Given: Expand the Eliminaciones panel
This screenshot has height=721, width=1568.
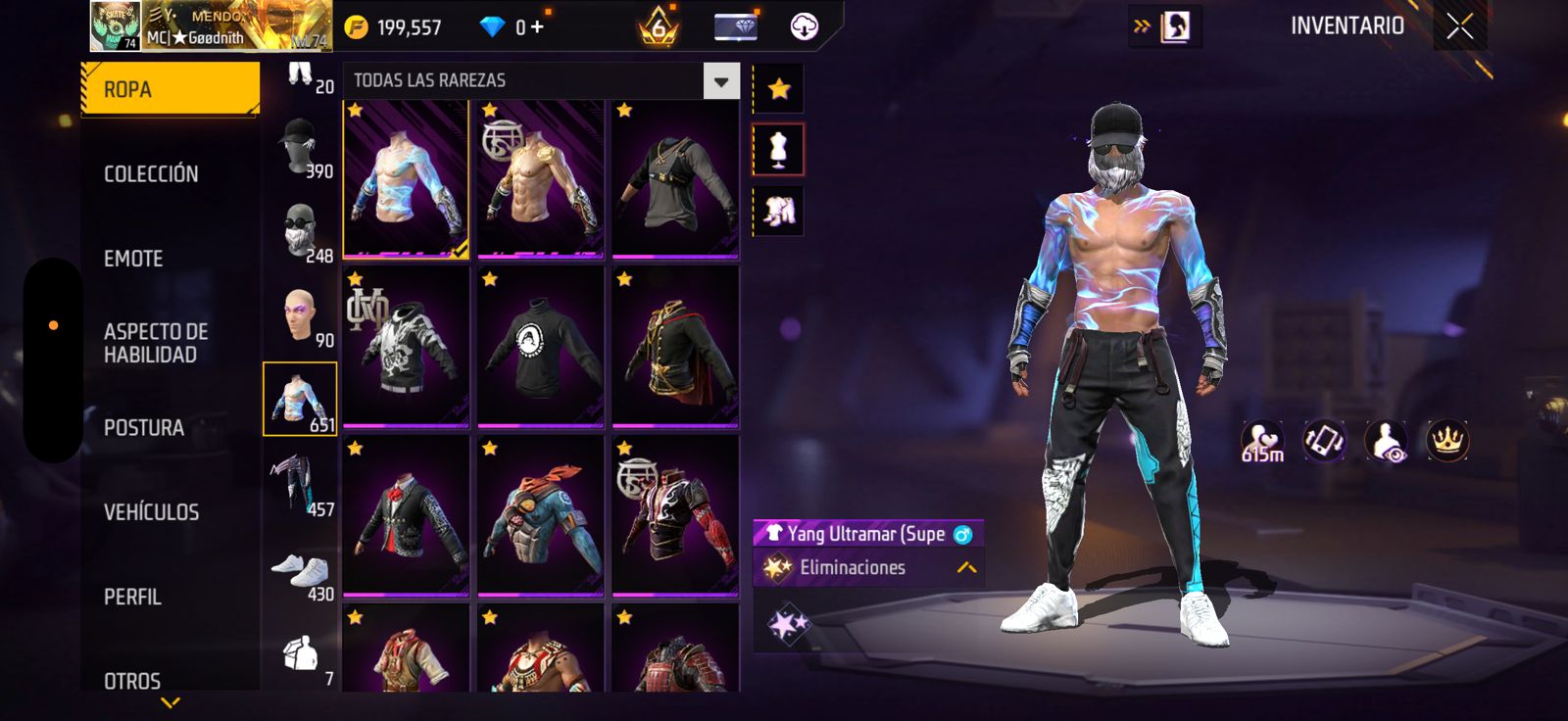Looking at the screenshot, I should pos(966,568).
